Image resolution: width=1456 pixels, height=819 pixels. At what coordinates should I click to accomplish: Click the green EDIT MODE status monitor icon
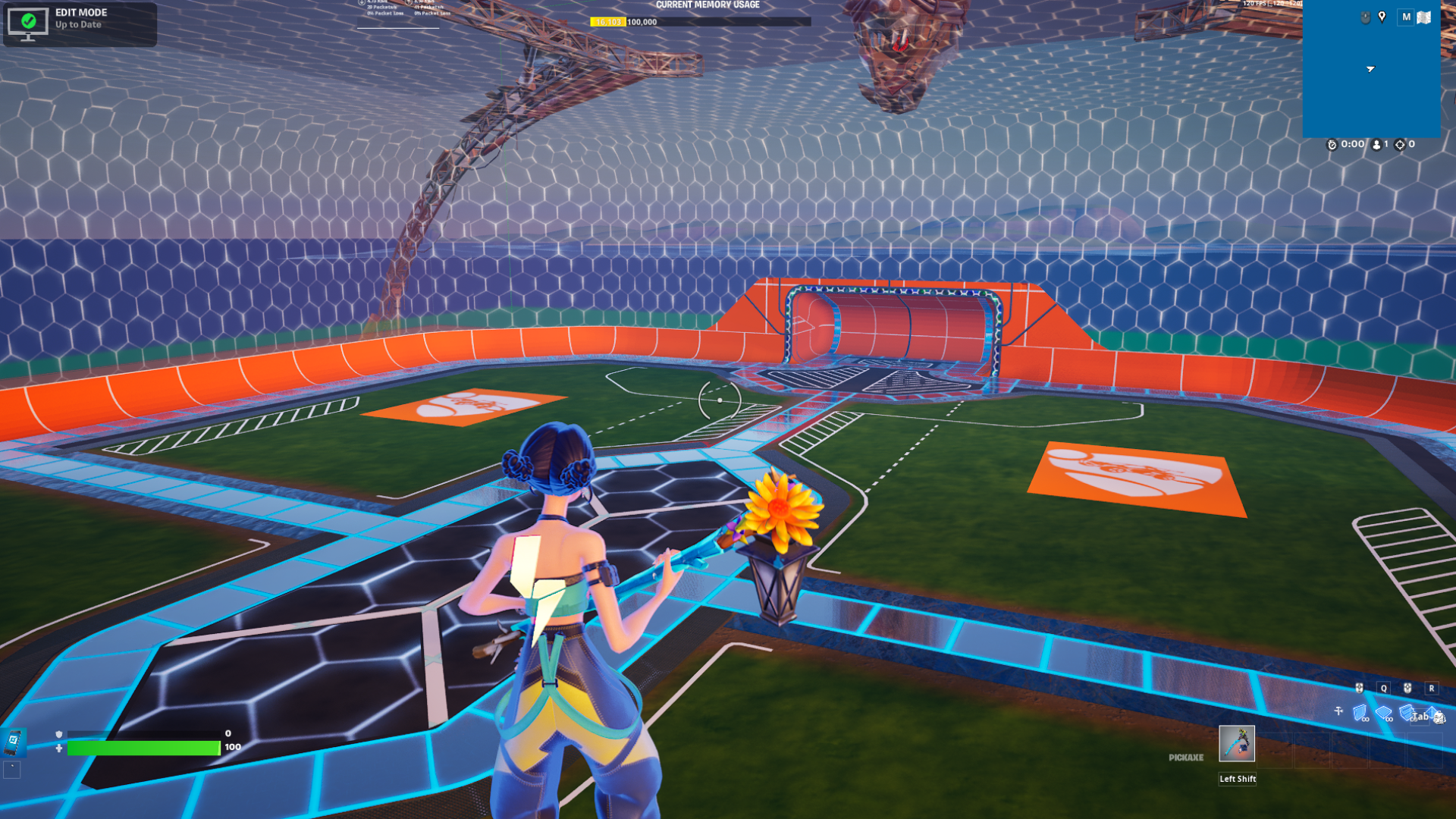point(28,23)
